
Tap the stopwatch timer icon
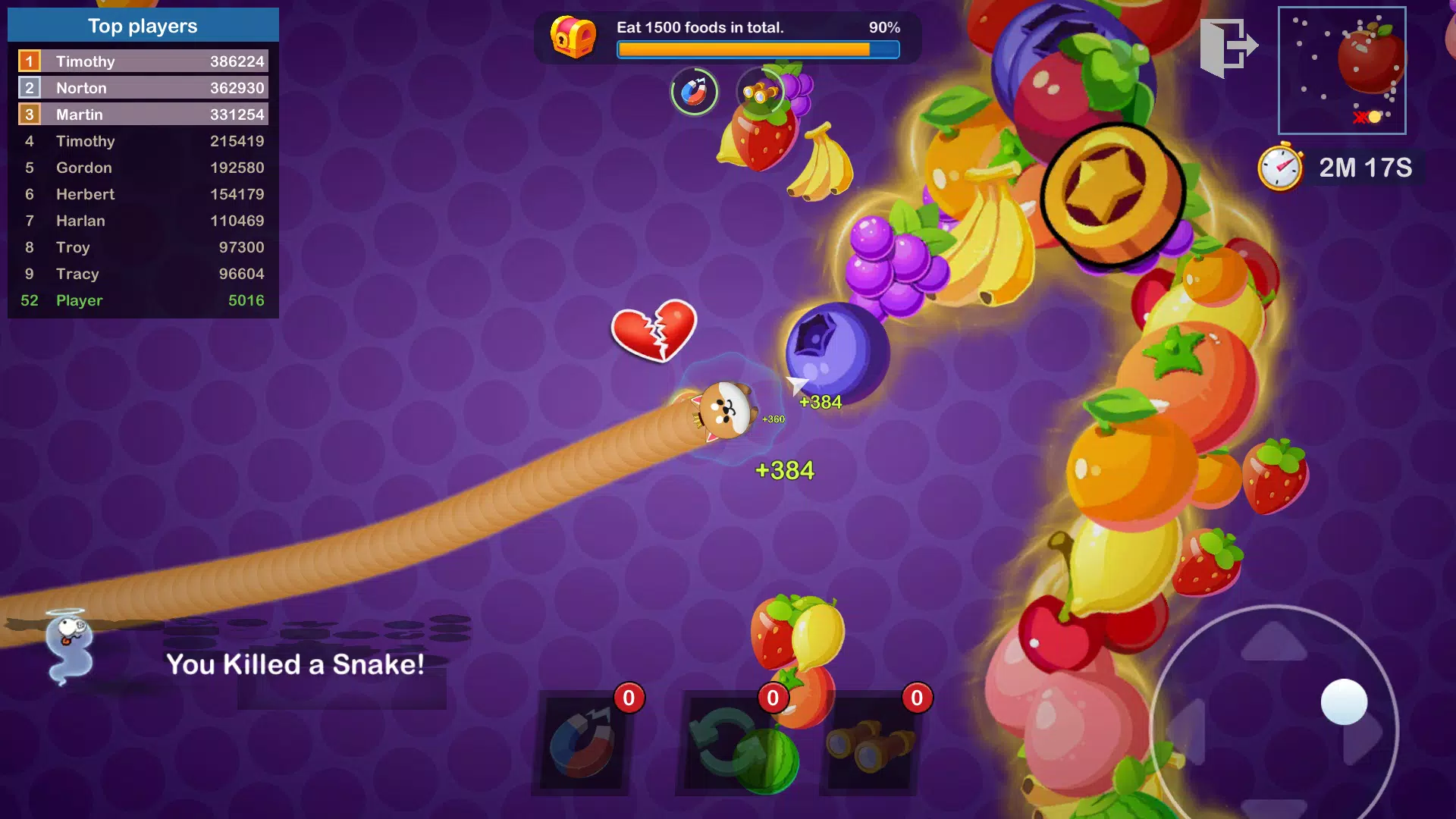(x=1282, y=168)
